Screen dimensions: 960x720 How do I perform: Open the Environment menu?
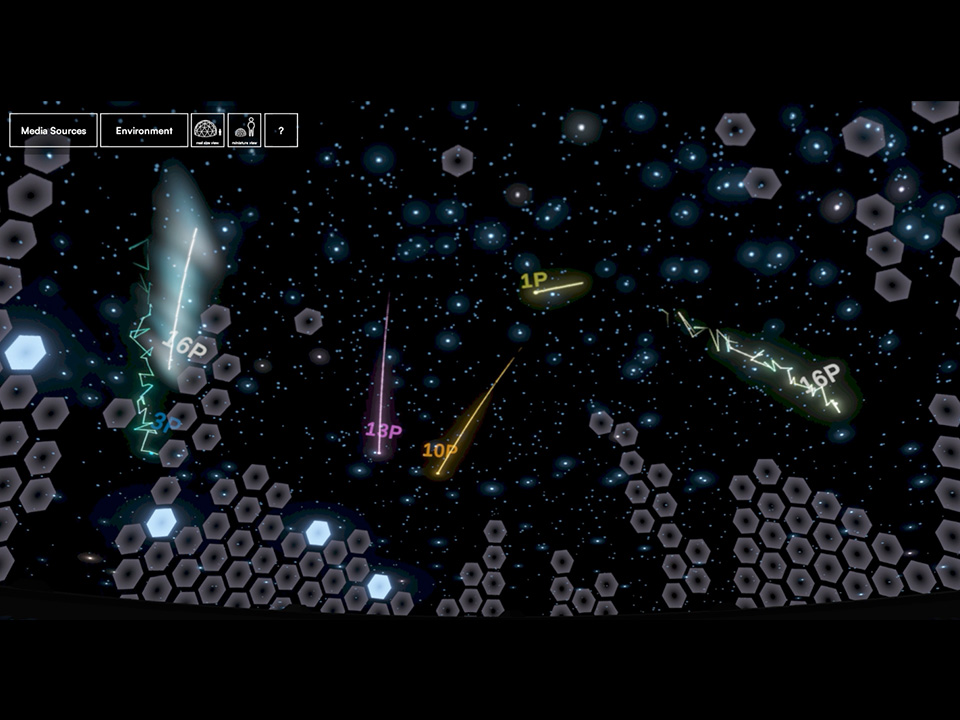coord(144,130)
